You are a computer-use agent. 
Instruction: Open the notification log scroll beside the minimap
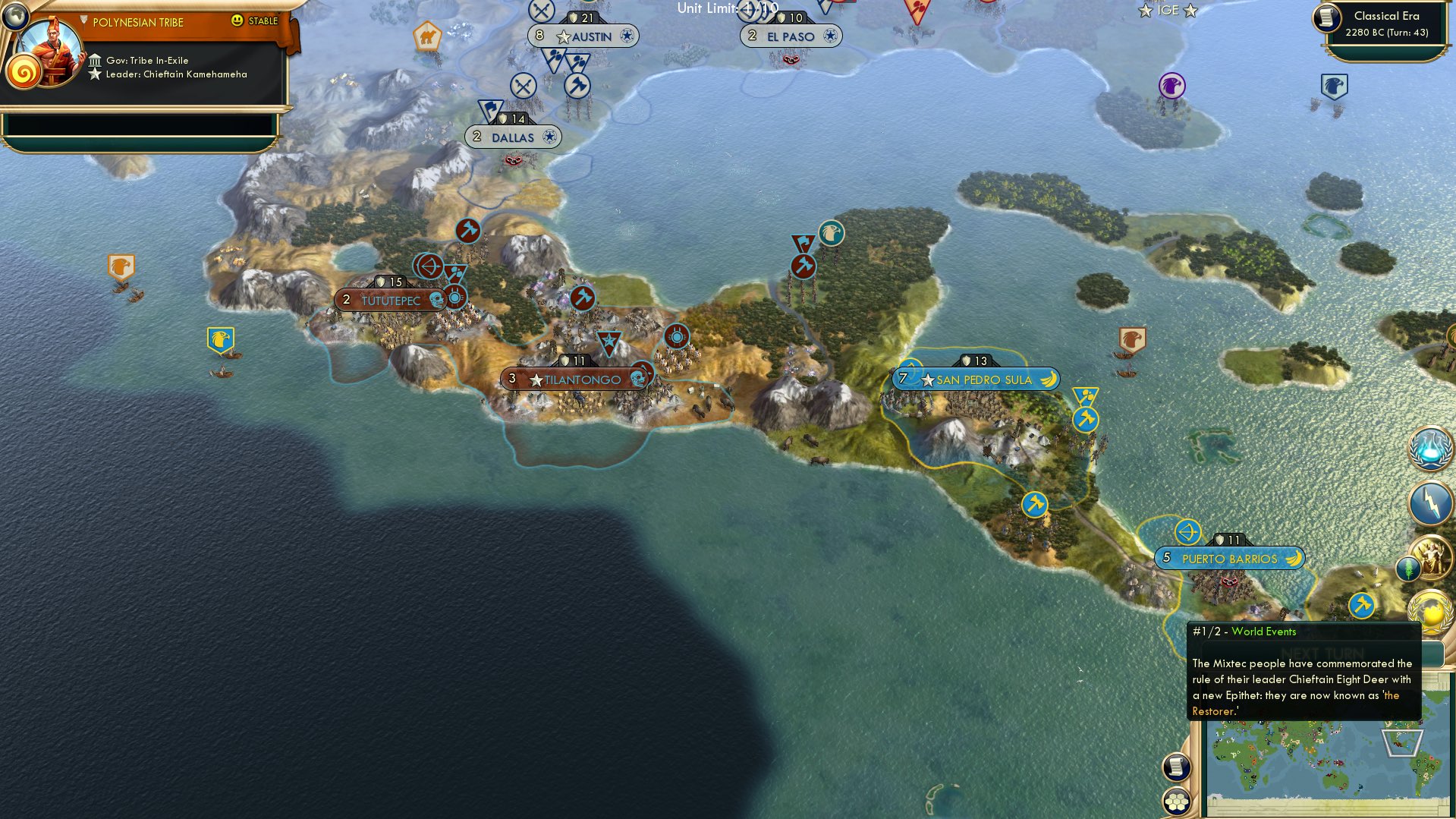1178,768
